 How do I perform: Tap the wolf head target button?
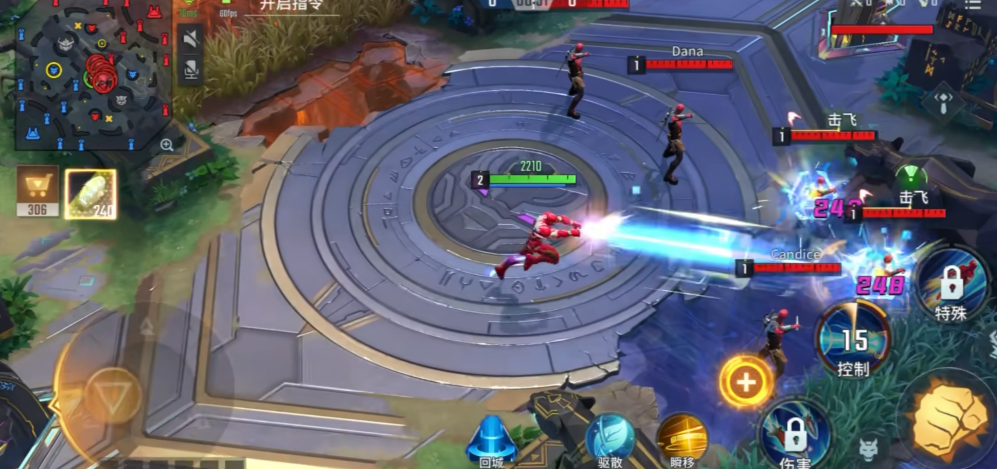pyautogui.click(x=869, y=450)
